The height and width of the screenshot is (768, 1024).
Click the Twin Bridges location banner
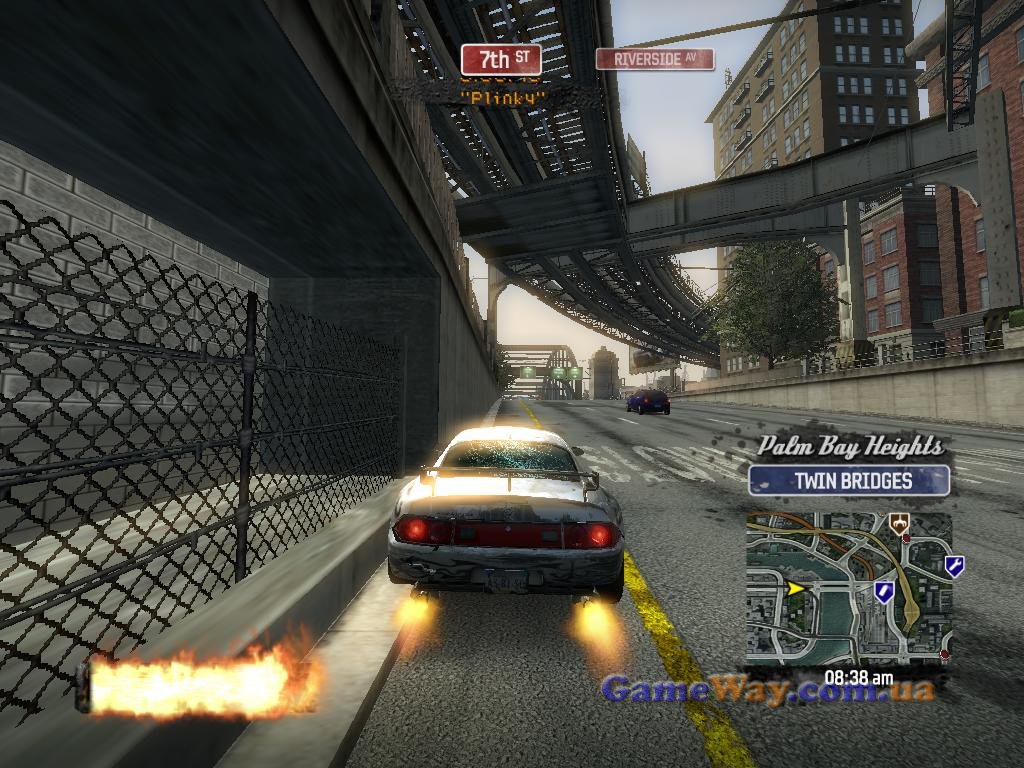coord(849,480)
